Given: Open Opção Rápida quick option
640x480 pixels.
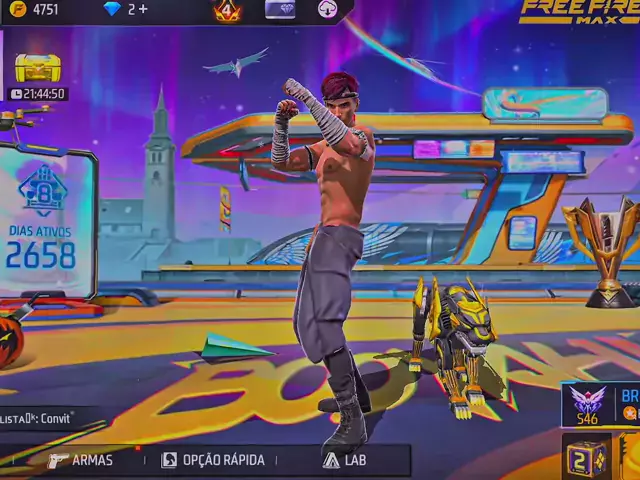Looking at the screenshot, I should (213, 460).
